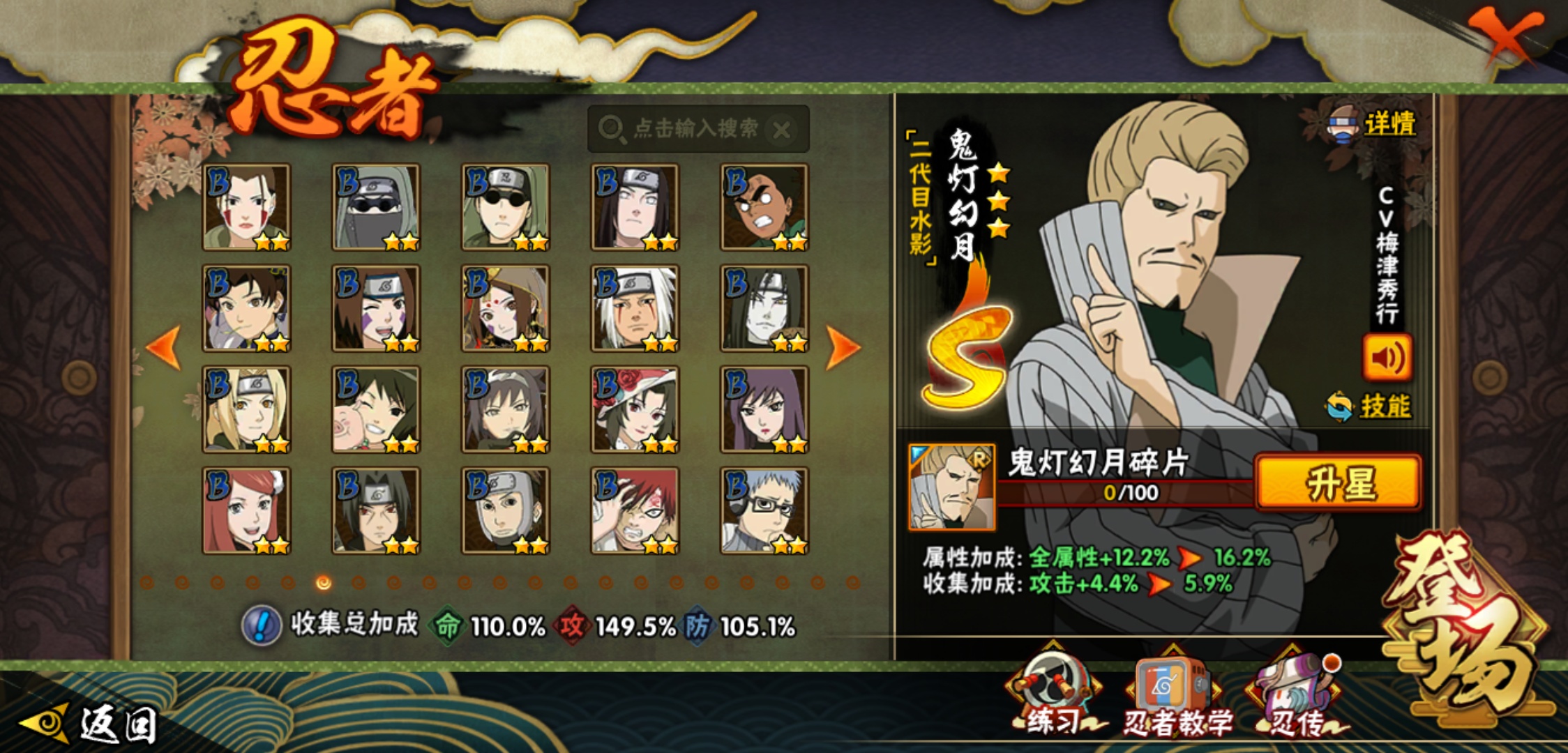Go to next ninja page arrow

843,347
